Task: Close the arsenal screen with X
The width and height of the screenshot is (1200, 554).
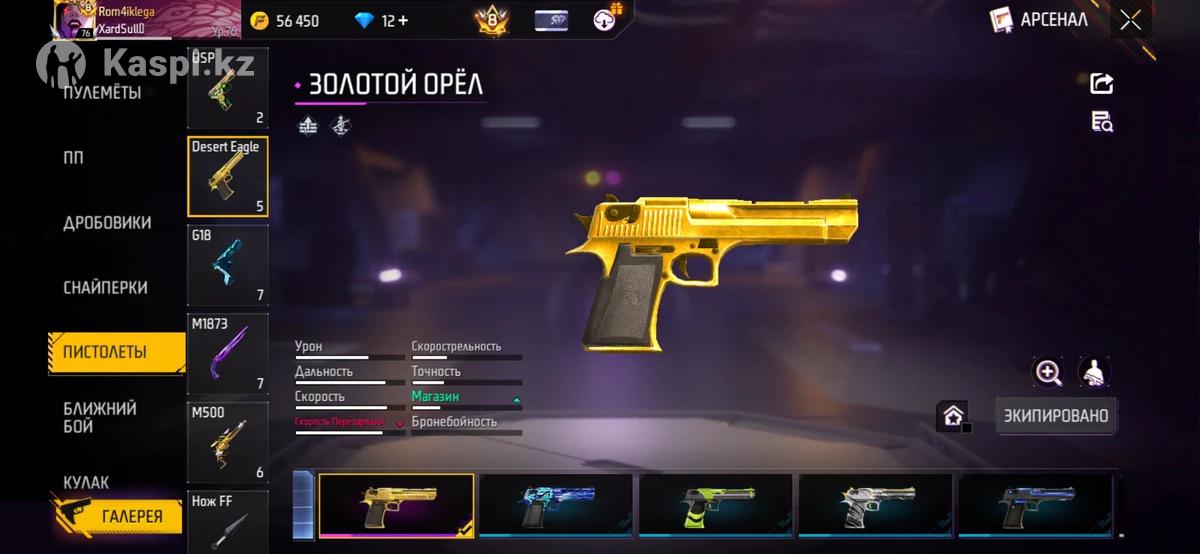Action: click(x=1131, y=20)
